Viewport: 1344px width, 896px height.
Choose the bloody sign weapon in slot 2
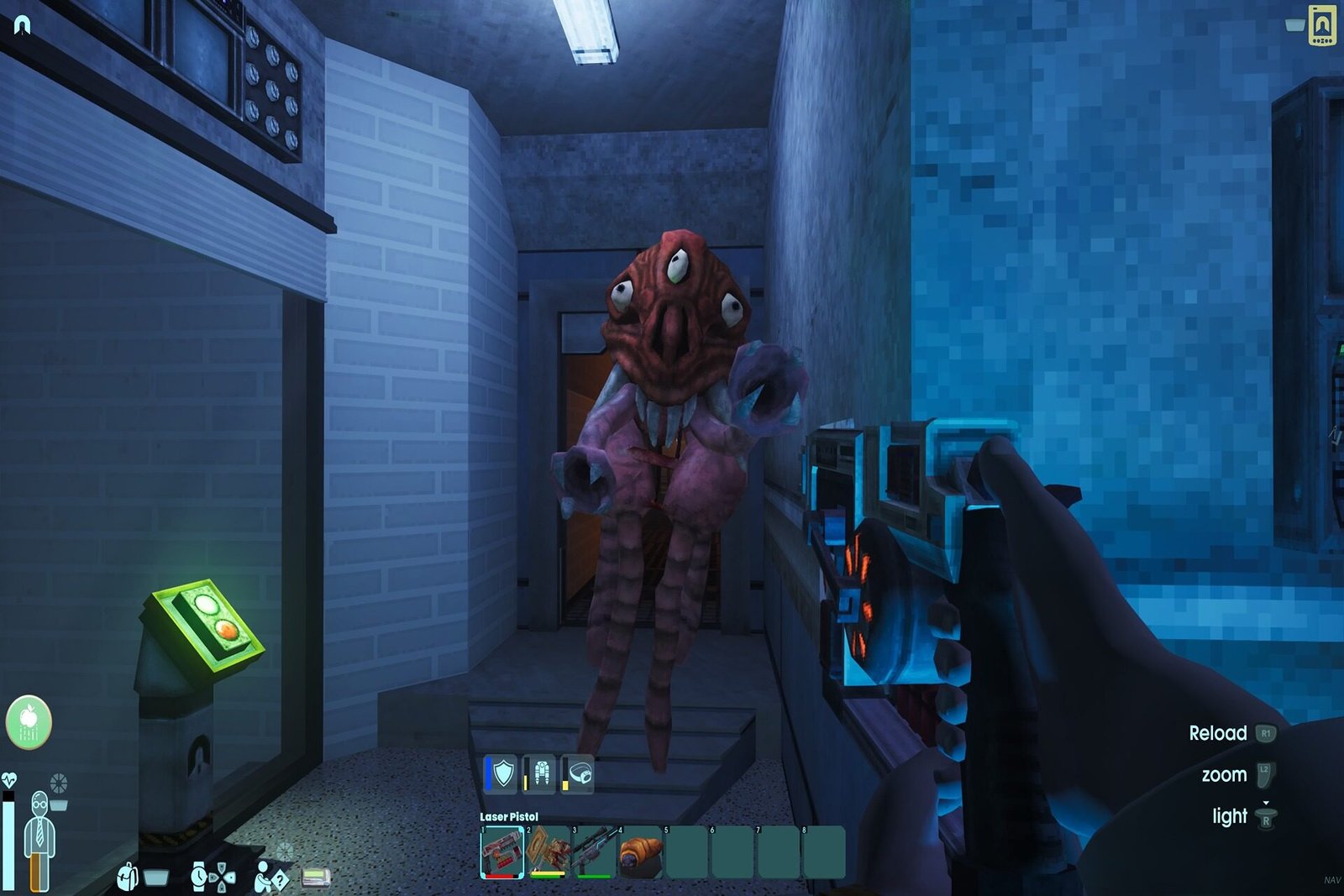point(548,852)
